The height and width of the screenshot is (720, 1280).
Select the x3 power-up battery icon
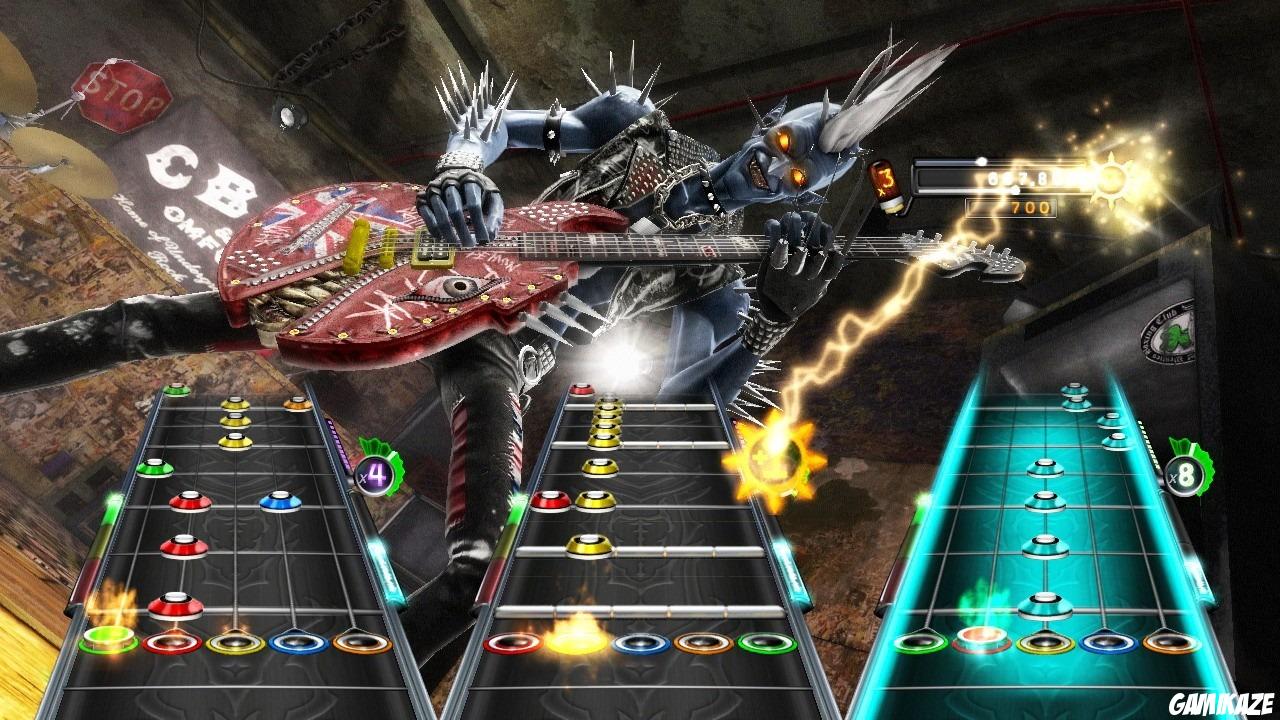tap(888, 184)
